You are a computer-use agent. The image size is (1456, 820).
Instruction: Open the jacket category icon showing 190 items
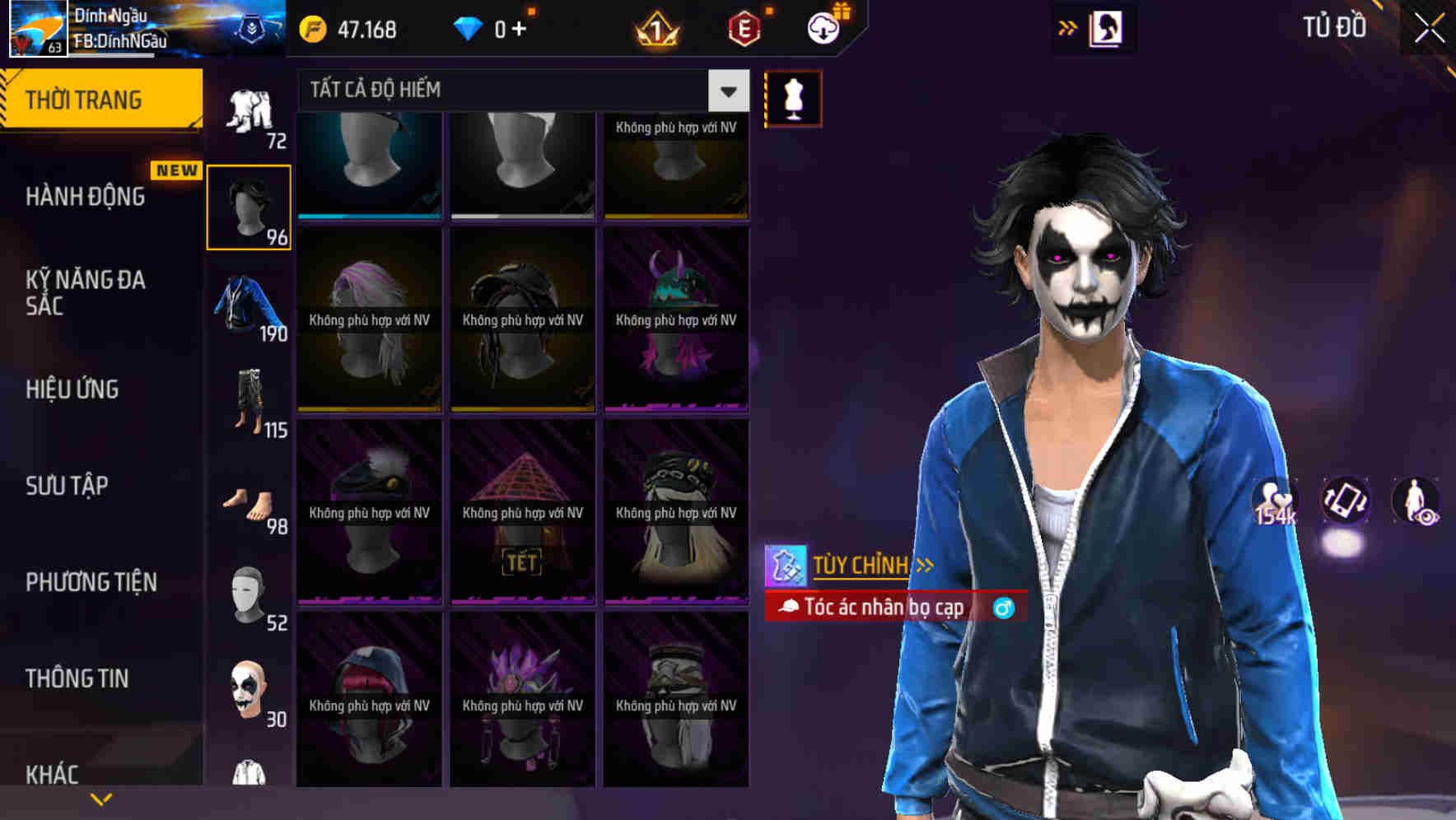tap(249, 303)
